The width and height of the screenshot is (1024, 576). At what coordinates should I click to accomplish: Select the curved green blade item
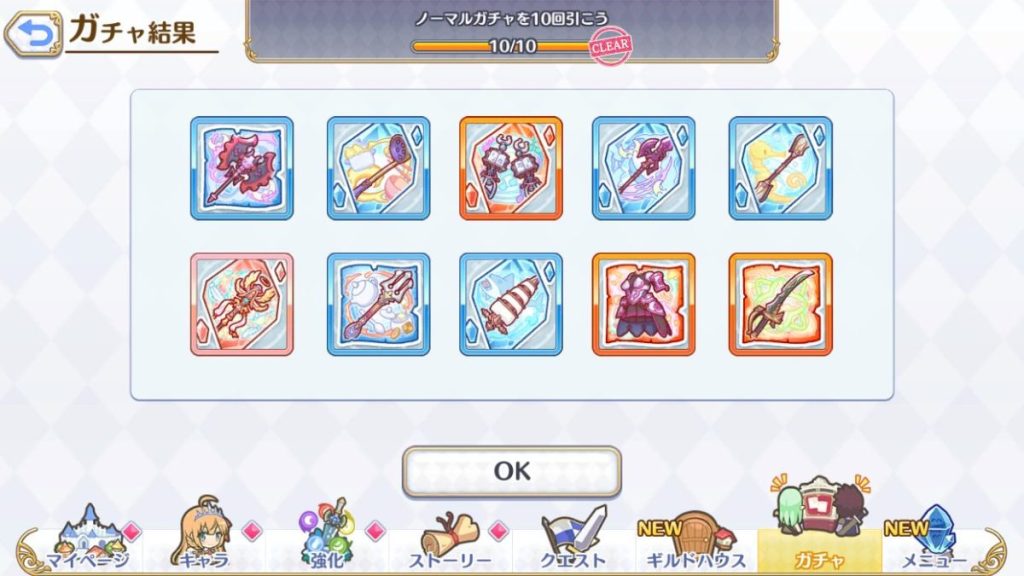click(780, 304)
